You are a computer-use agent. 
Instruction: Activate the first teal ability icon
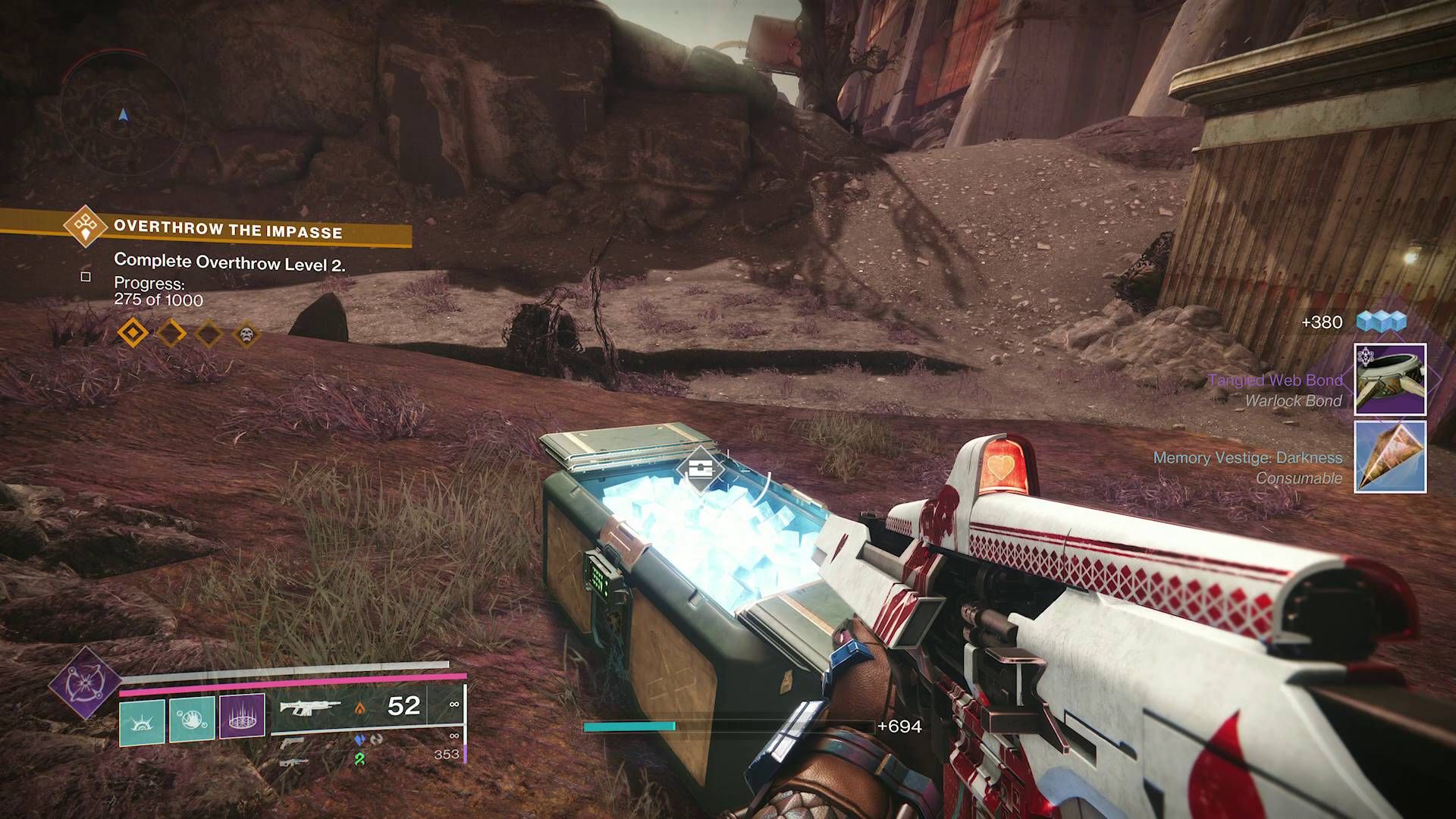tap(142, 721)
